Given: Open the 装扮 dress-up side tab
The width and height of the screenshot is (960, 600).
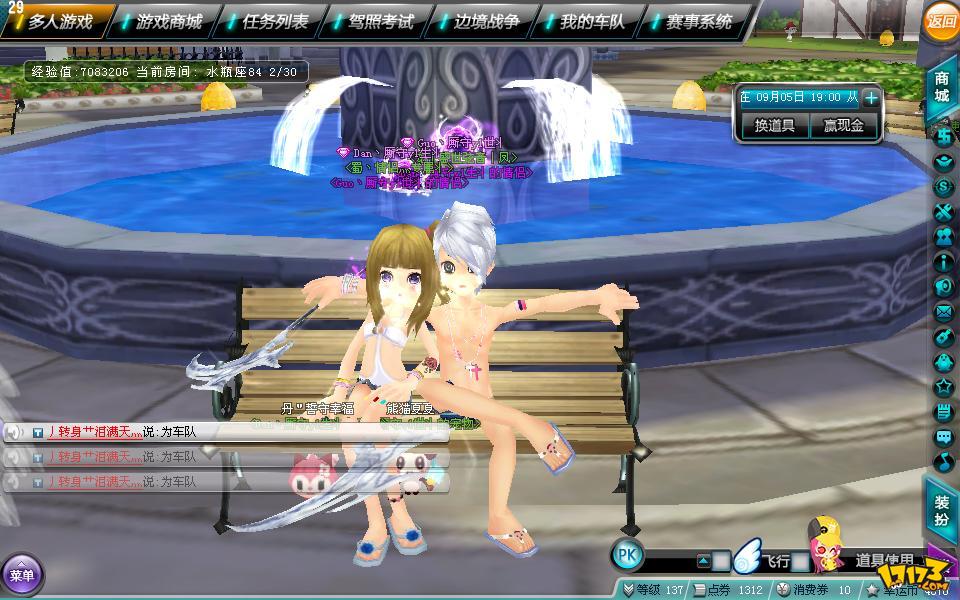Looking at the screenshot, I should click(942, 511).
